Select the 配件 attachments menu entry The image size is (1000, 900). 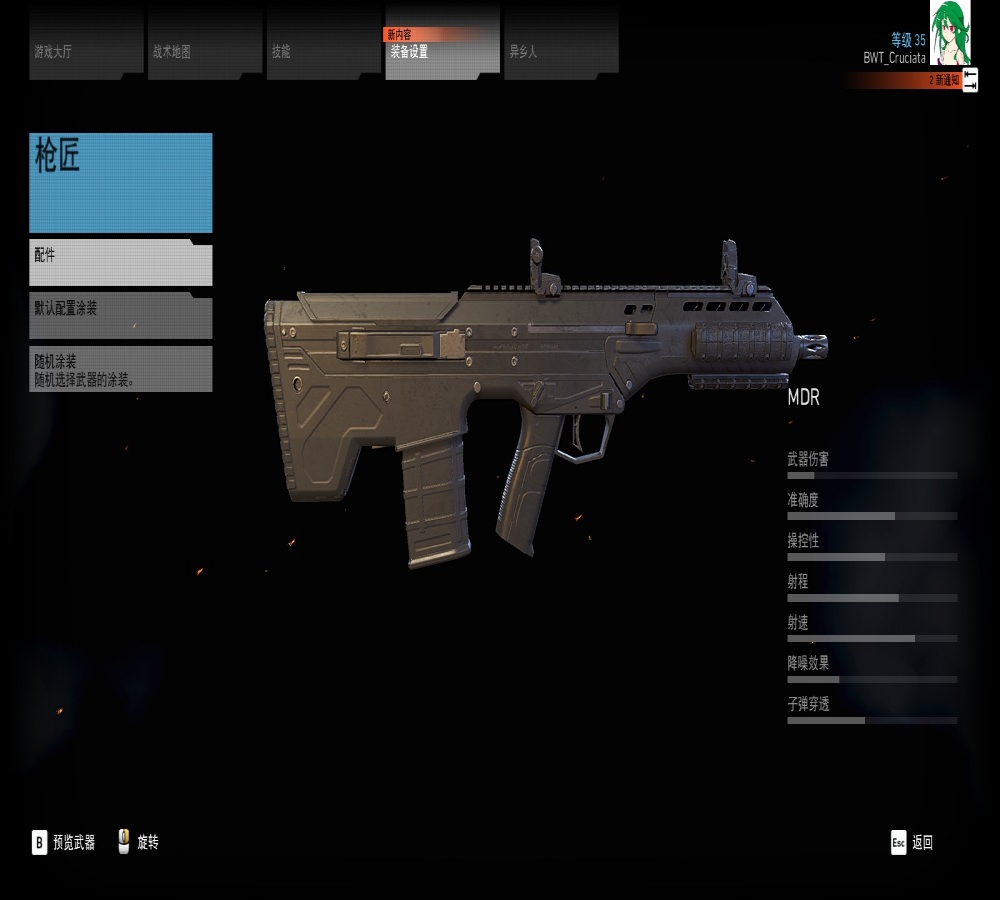121,264
